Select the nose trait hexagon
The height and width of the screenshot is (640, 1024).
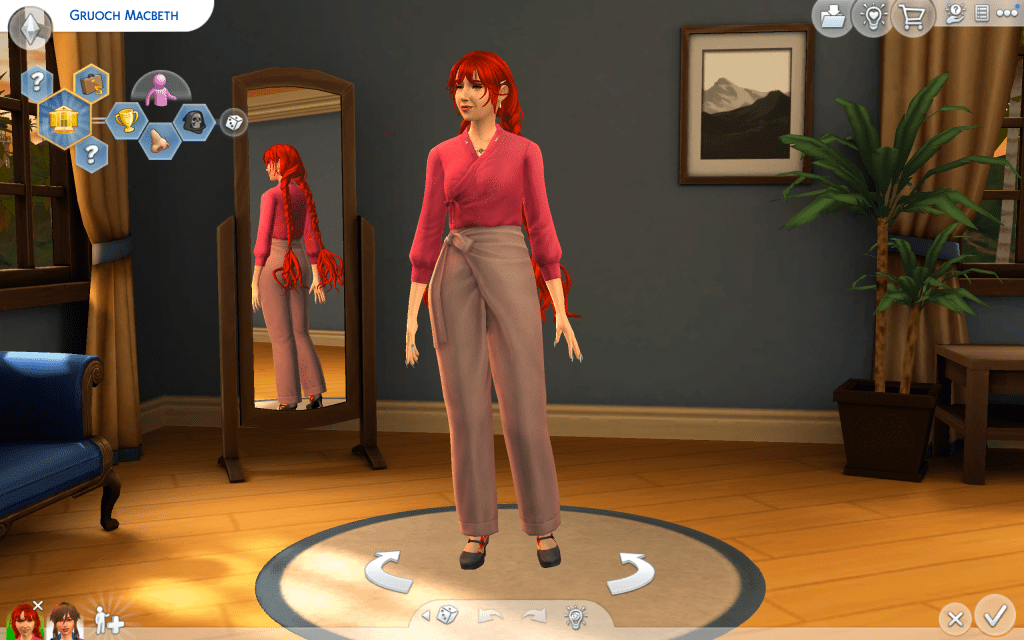coord(158,142)
